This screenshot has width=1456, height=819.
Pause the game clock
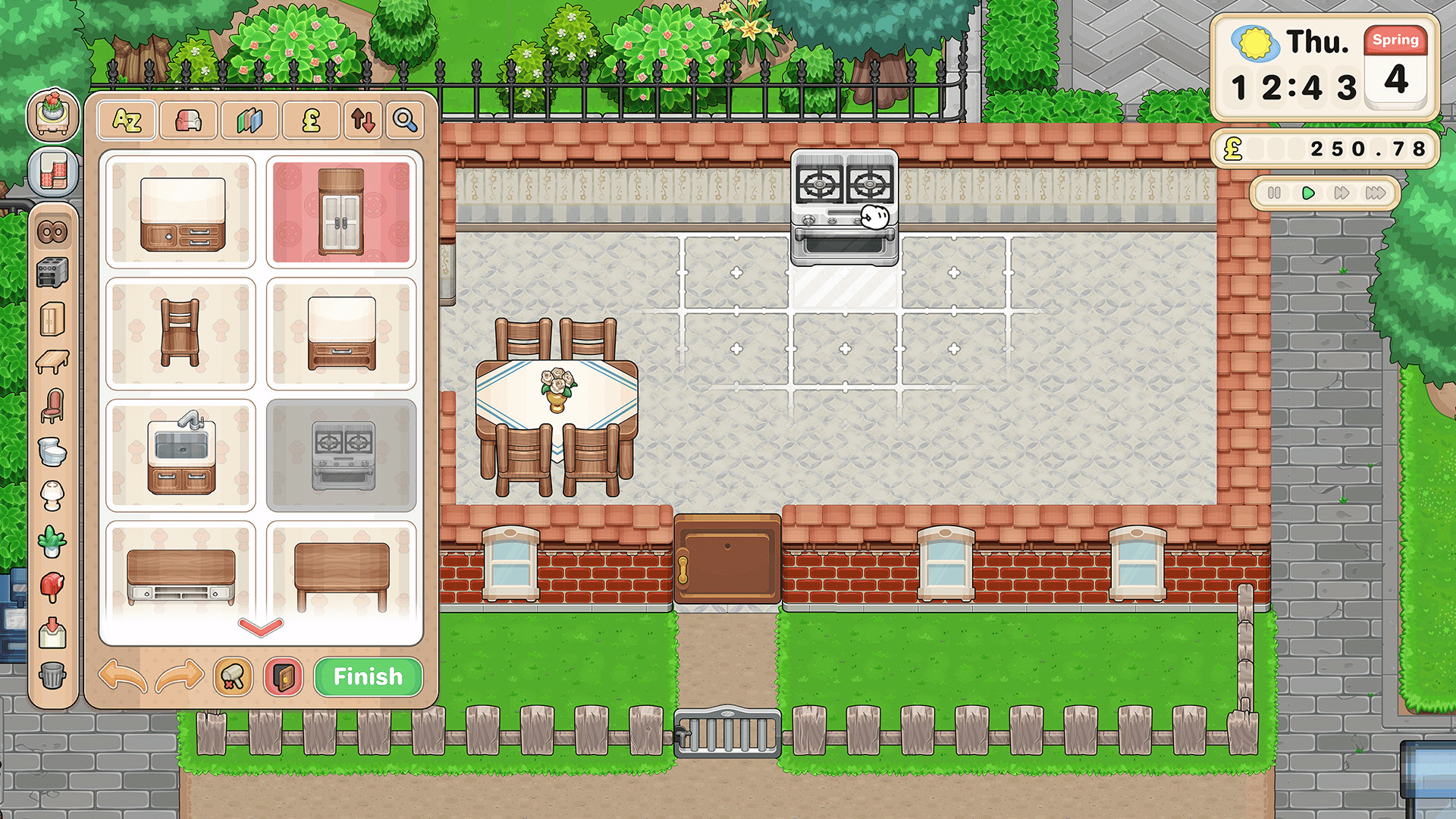click(1273, 193)
